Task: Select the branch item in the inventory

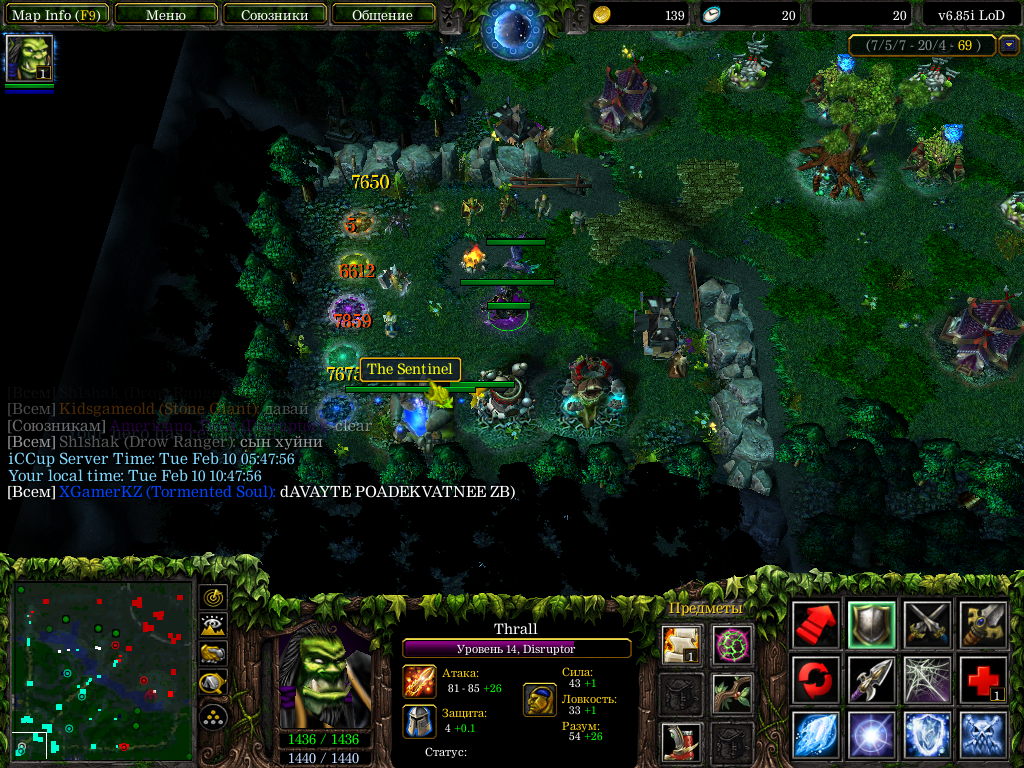Action: (x=732, y=693)
